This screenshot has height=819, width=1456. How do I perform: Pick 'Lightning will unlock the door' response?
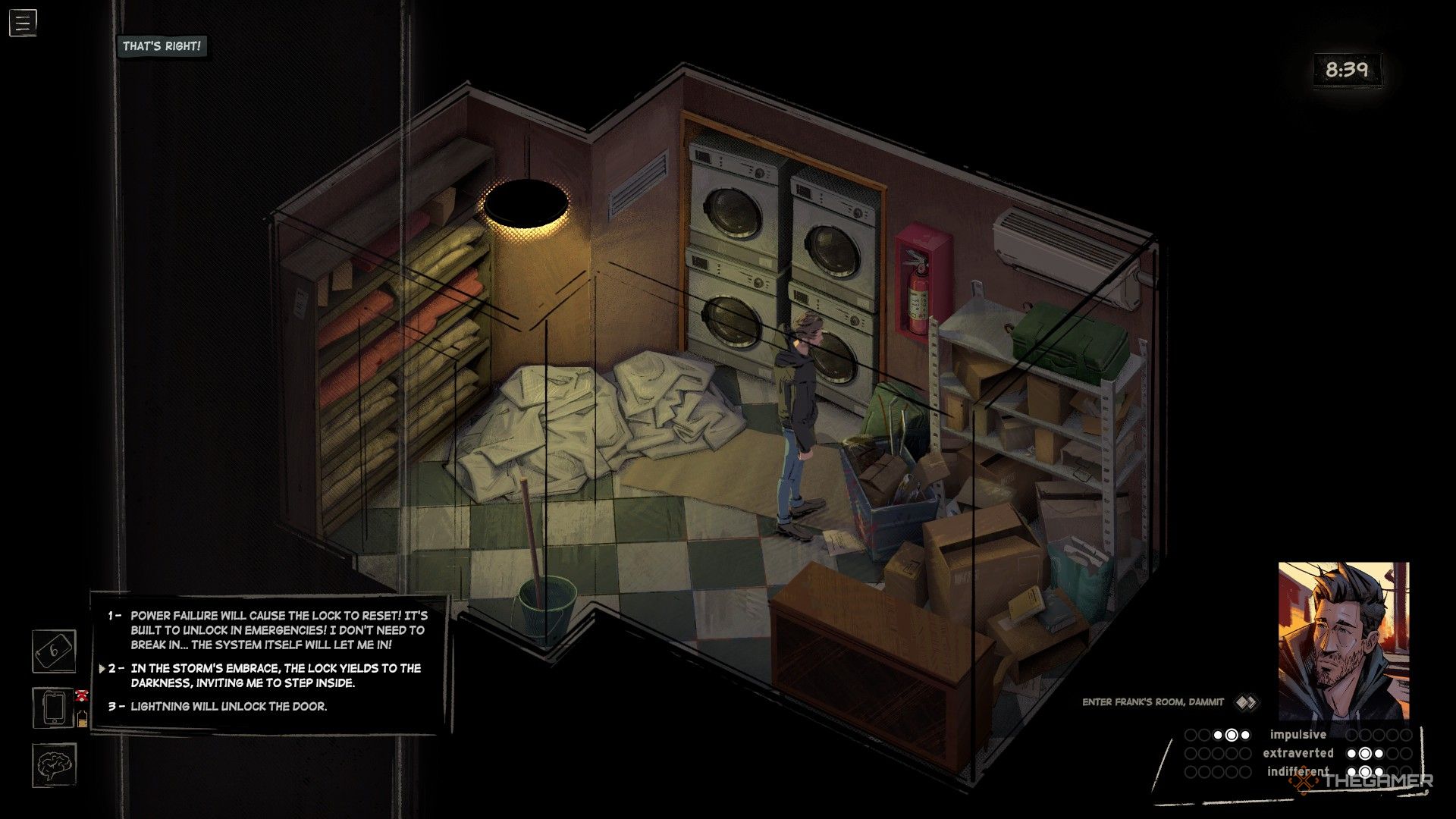(x=228, y=706)
